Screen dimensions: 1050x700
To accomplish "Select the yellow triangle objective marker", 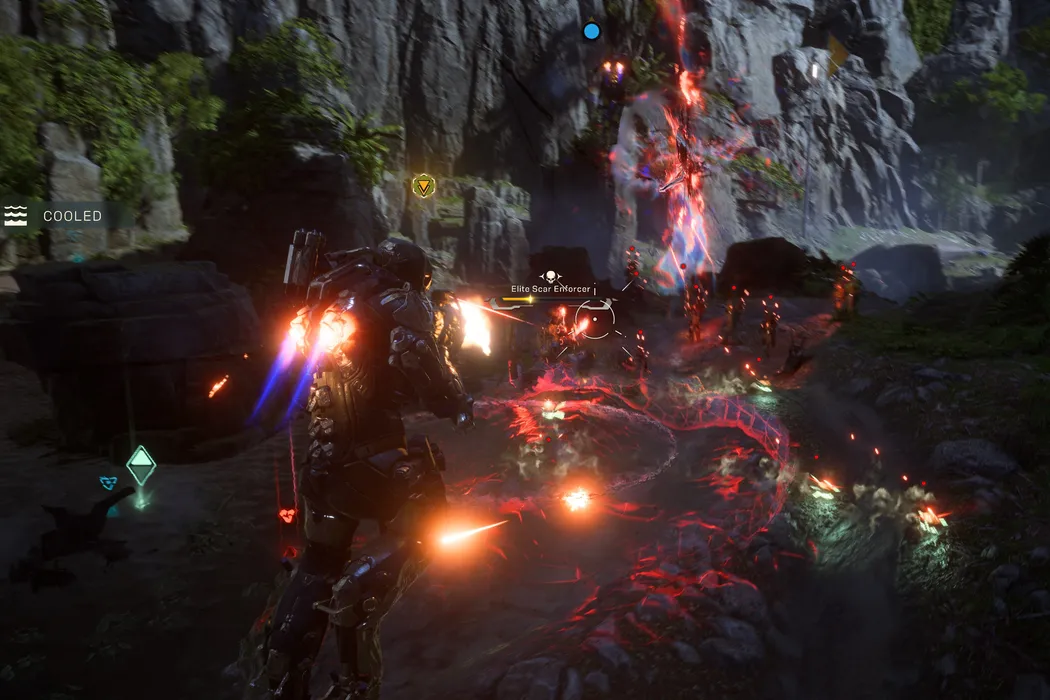I will click(424, 186).
